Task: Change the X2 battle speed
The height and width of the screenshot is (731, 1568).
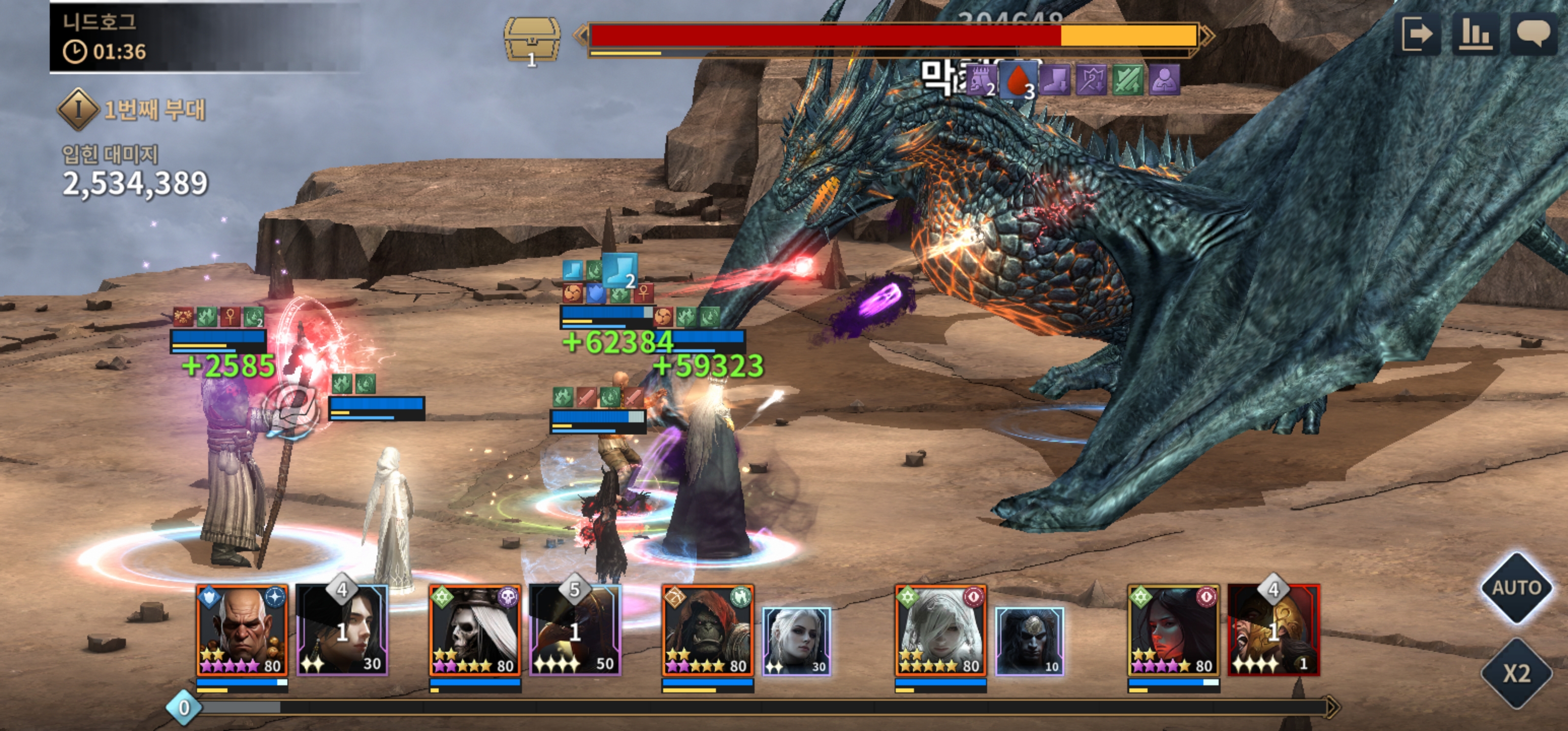Action: pos(1516,673)
